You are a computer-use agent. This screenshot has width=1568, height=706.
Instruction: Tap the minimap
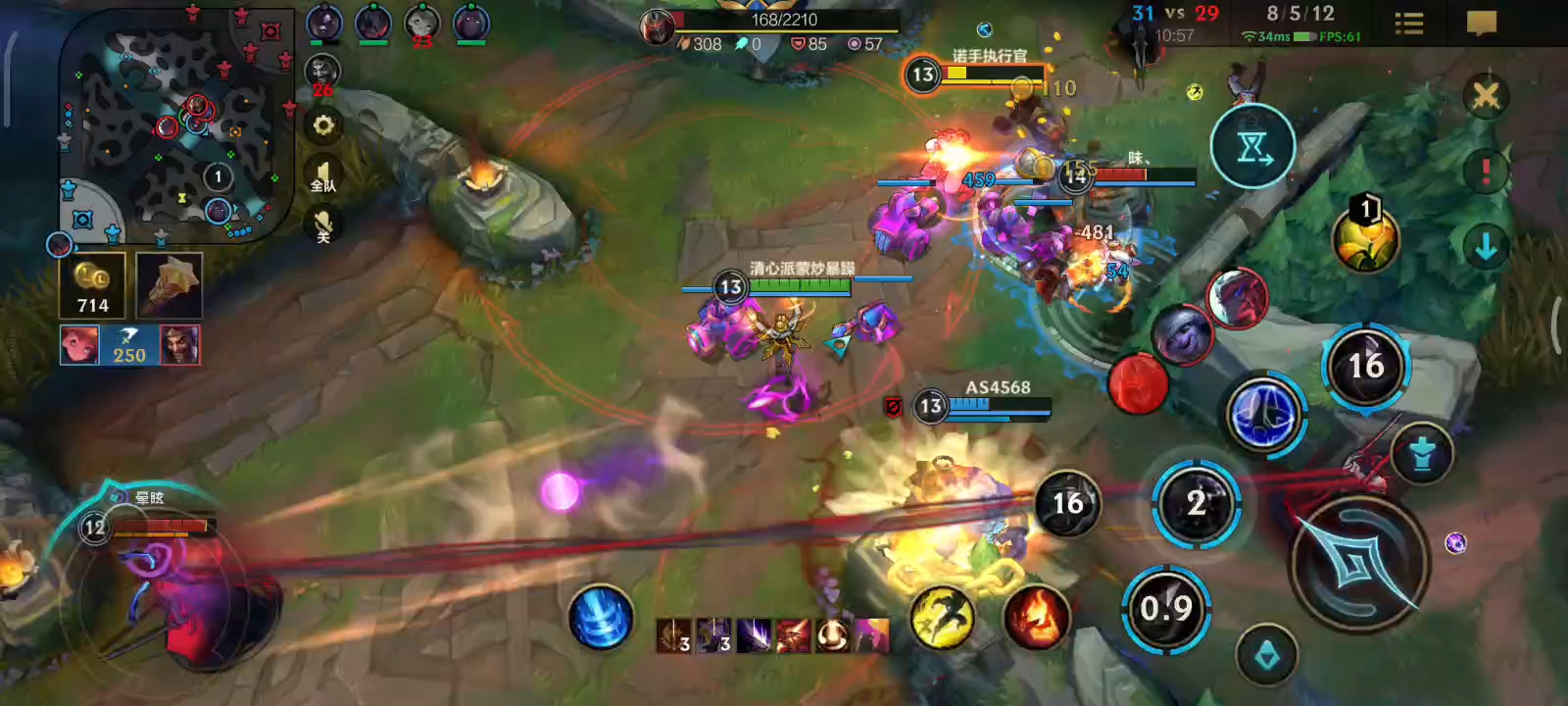tap(176, 126)
